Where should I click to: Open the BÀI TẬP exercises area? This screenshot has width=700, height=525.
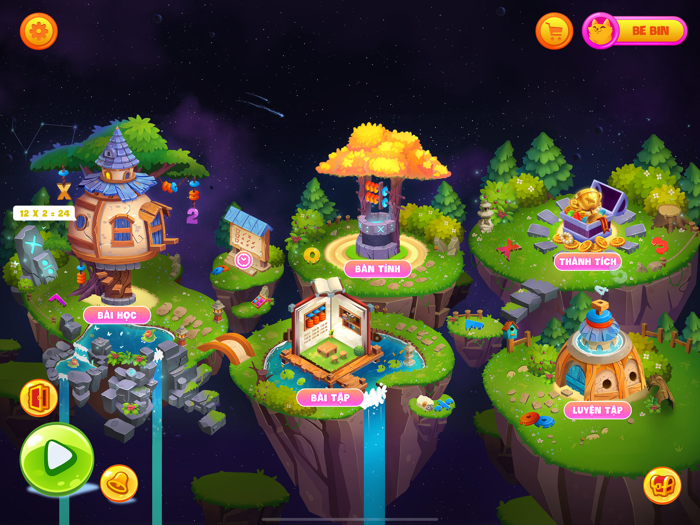tap(330, 397)
